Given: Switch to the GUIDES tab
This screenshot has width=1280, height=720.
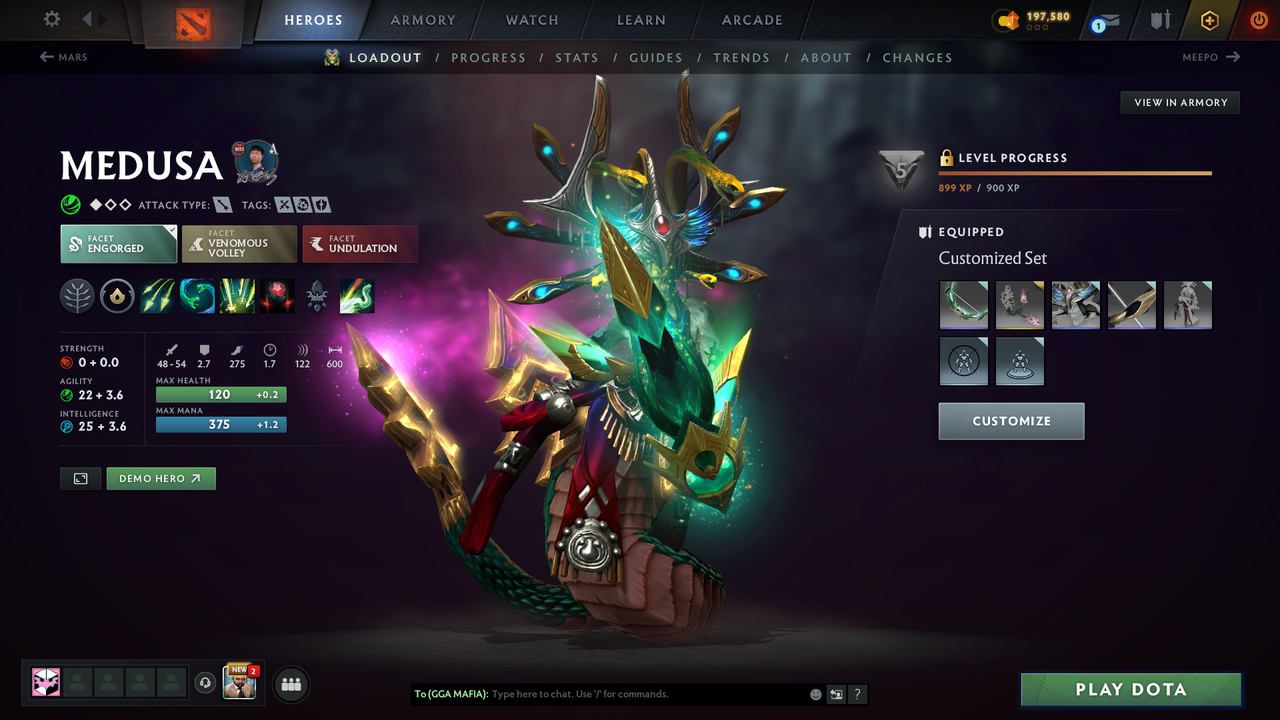Looking at the screenshot, I should [656, 57].
